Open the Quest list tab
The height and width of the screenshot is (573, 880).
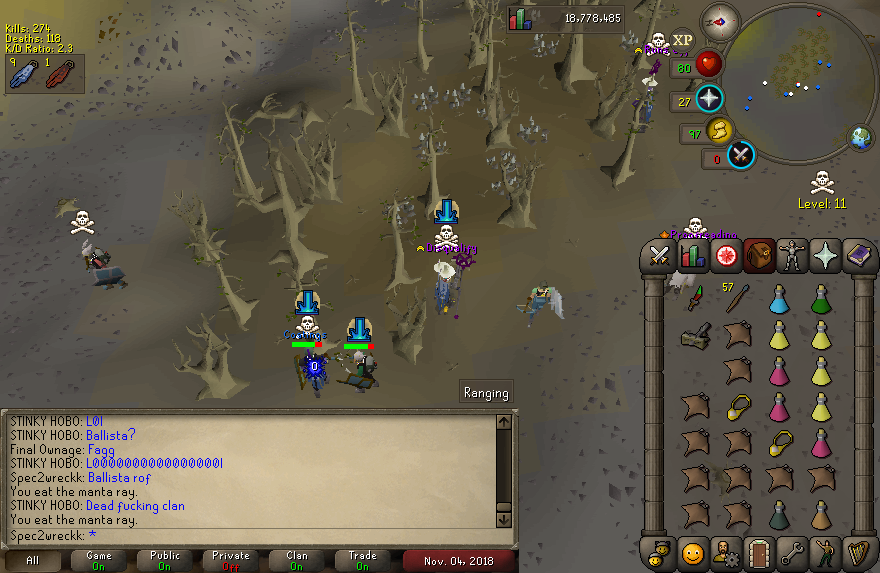pos(726,255)
